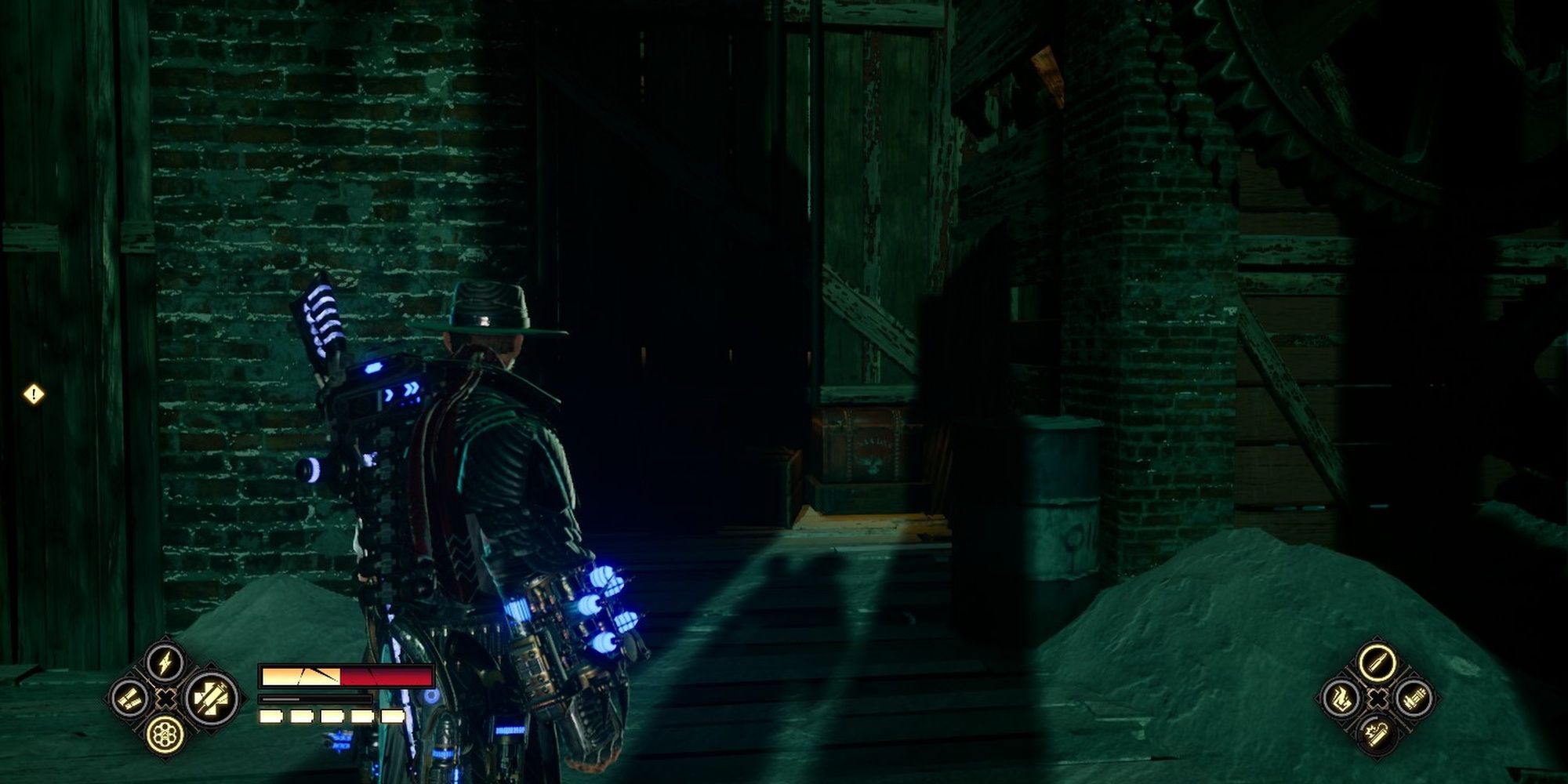This screenshot has height=784, width=1568.
Task: Select the left-side icon in right ability wheel
Action: pos(1341,698)
